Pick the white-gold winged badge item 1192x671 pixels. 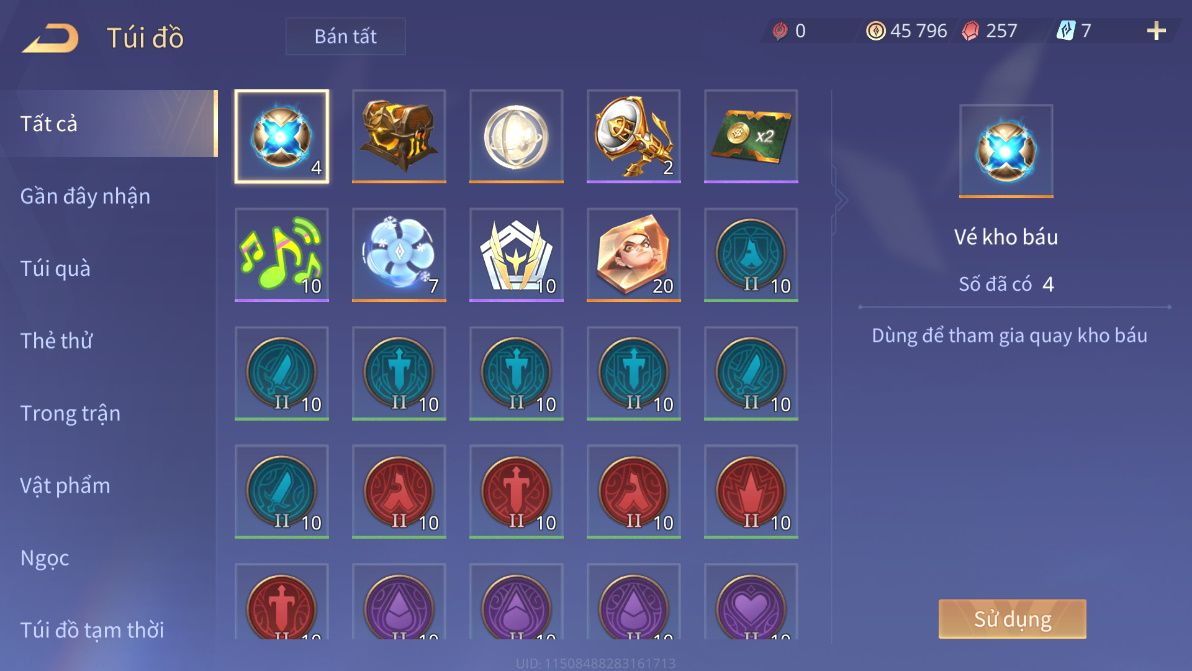(516, 254)
